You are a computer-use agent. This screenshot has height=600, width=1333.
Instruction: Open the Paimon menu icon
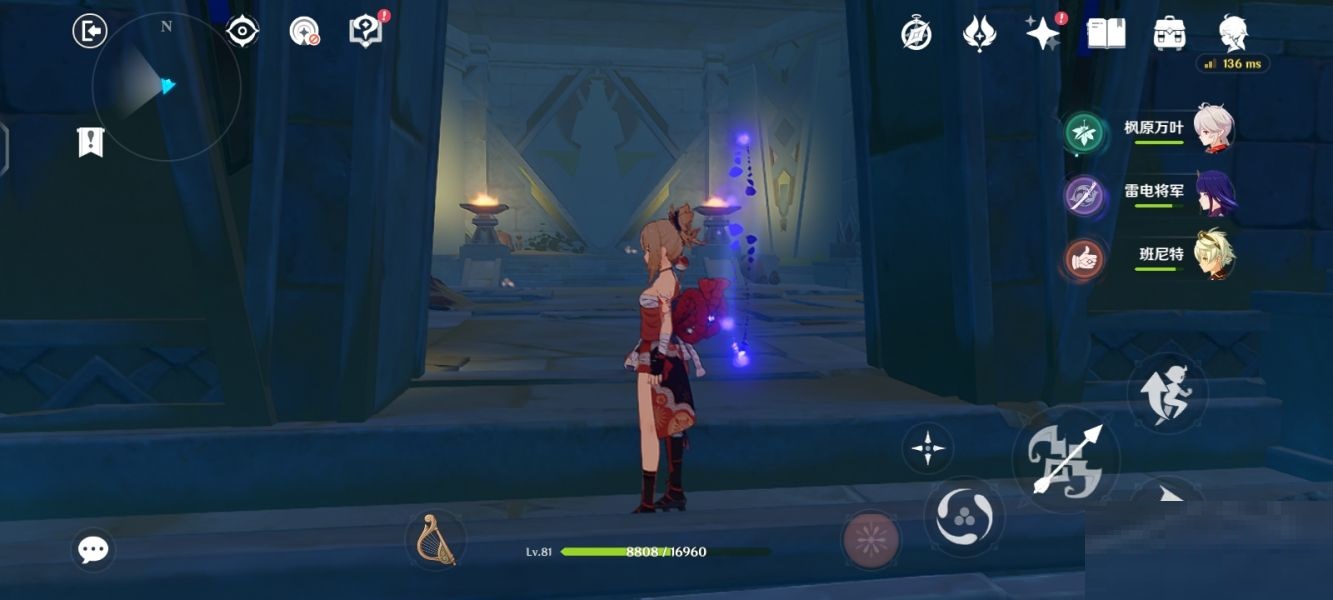click(x=1233, y=33)
